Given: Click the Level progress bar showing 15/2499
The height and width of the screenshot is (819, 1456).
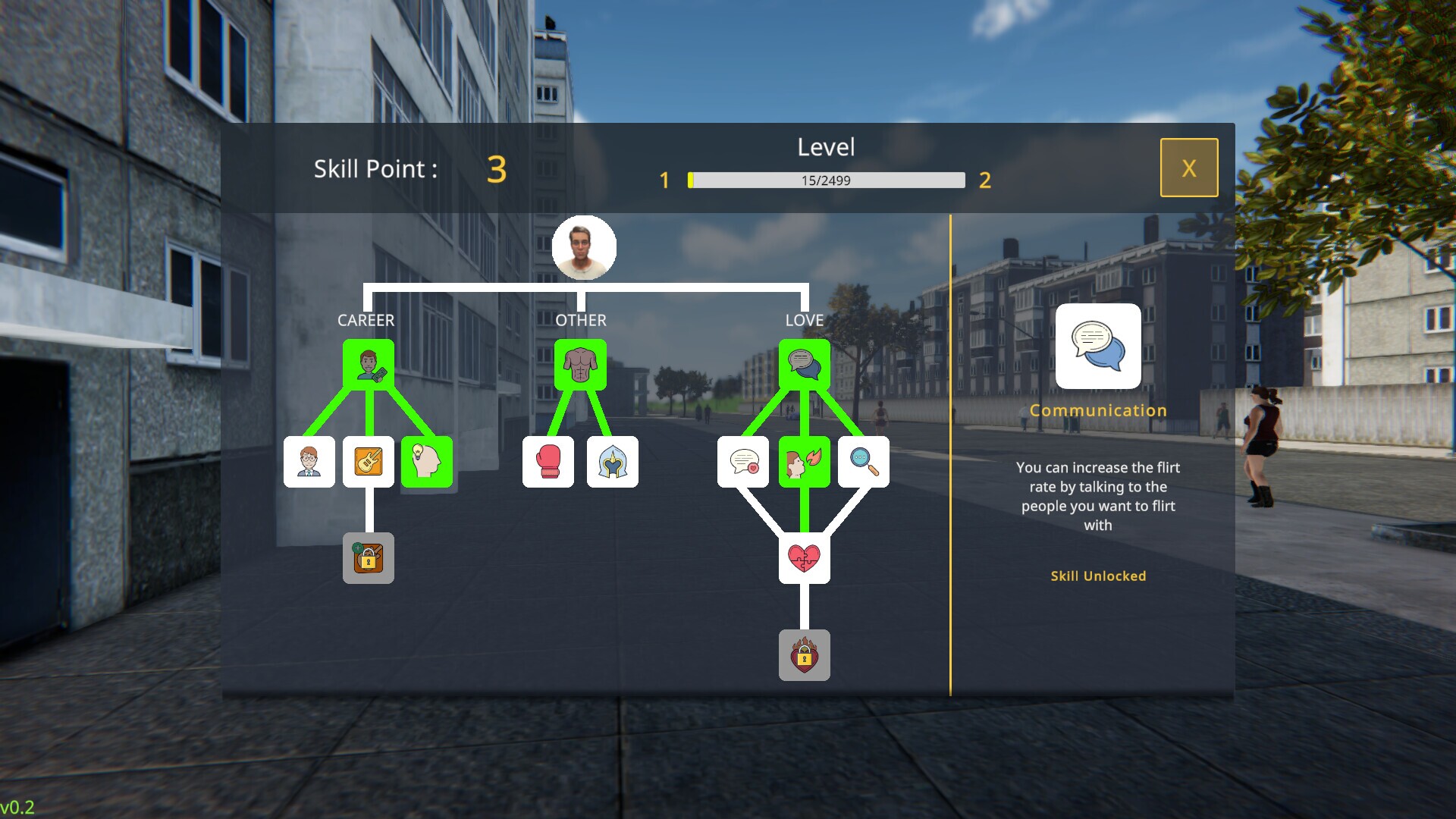Looking at the screenshot, I should click(824, 180).
